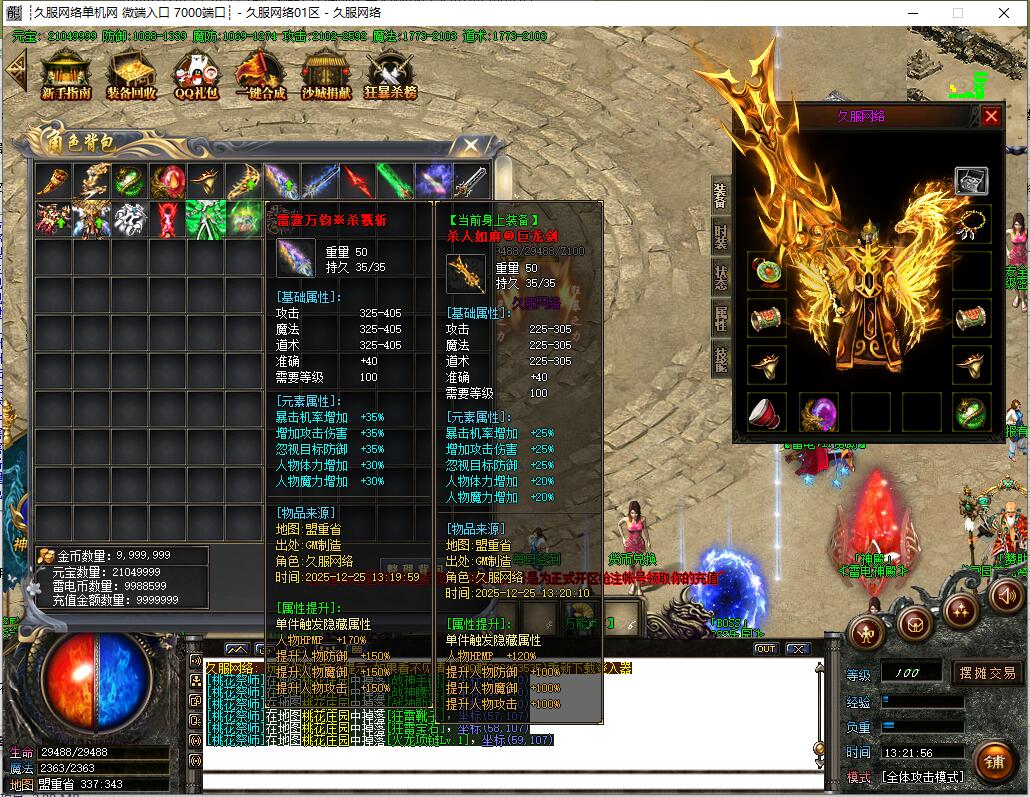Switch to the 技能 skills tab
Image resolution: width=1030 pixels, height=797 pixels.
(720, 358)
